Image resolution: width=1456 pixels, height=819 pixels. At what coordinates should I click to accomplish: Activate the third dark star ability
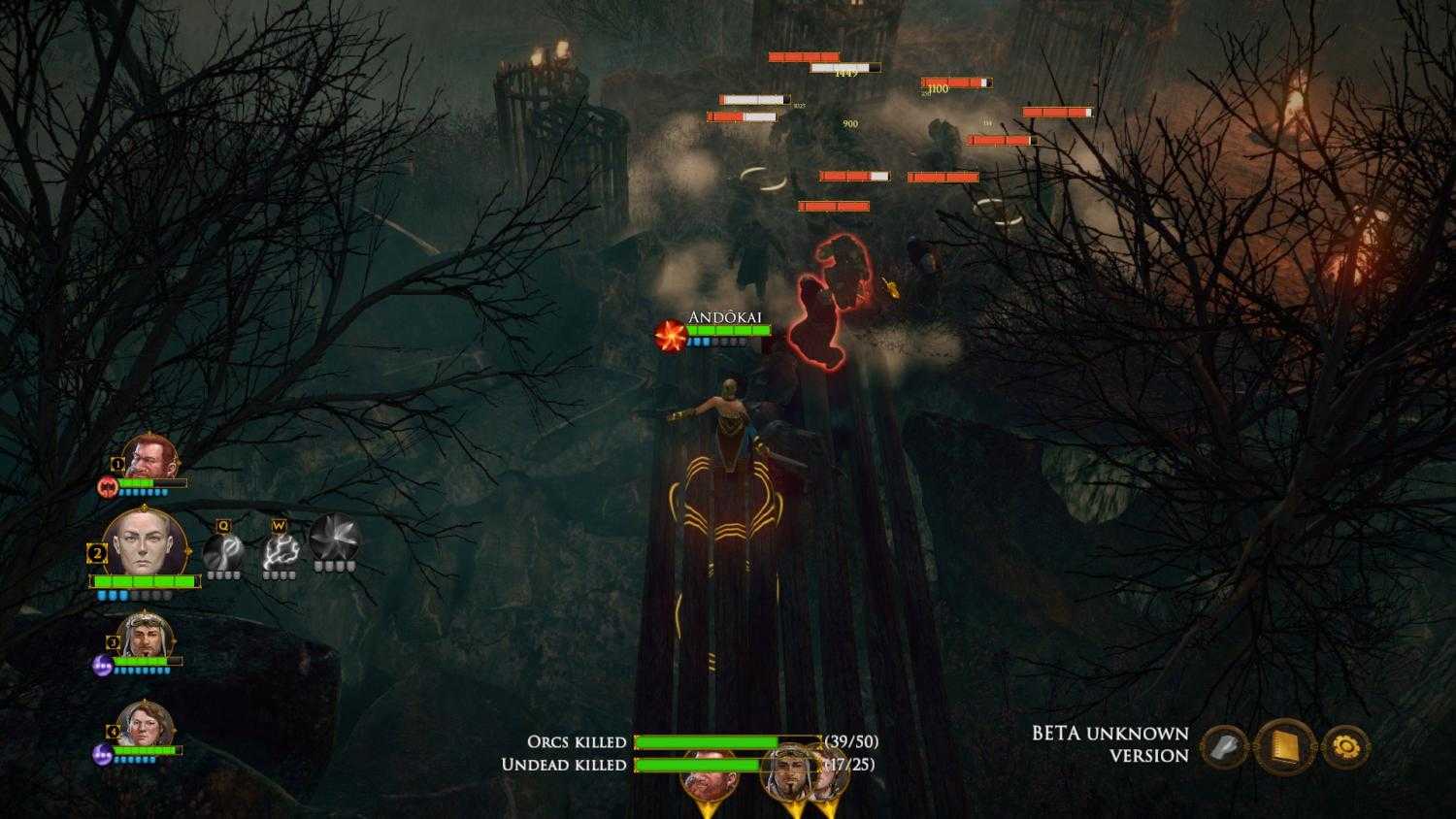[x=334, y=541]
